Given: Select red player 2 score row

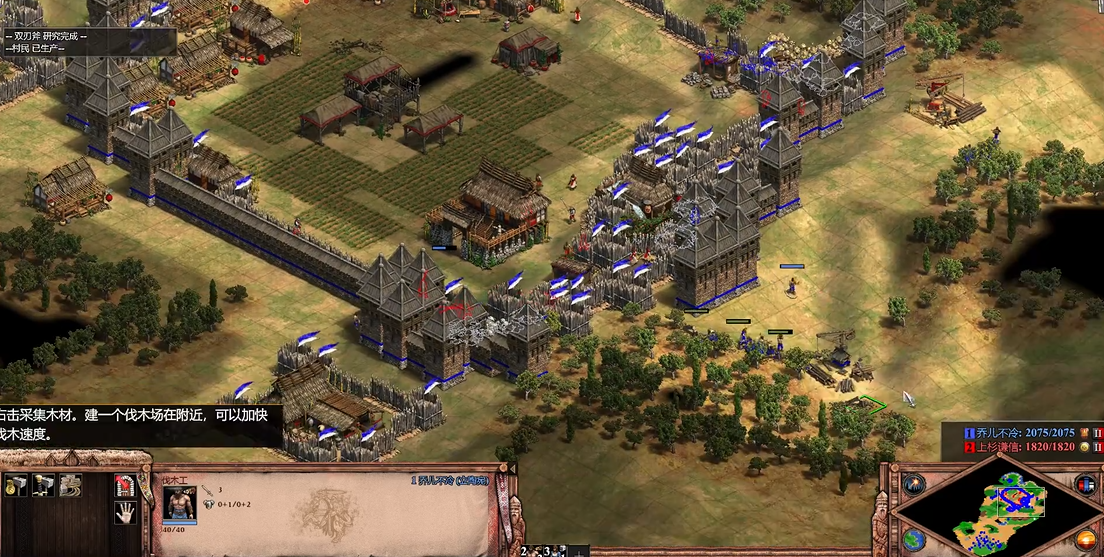Looking at the screenshot, I should (1018, 447).
